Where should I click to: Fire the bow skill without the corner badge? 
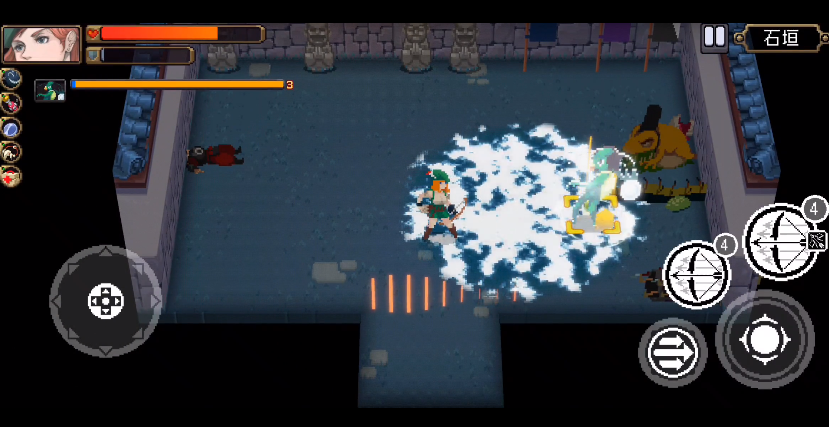pos(696,272)
